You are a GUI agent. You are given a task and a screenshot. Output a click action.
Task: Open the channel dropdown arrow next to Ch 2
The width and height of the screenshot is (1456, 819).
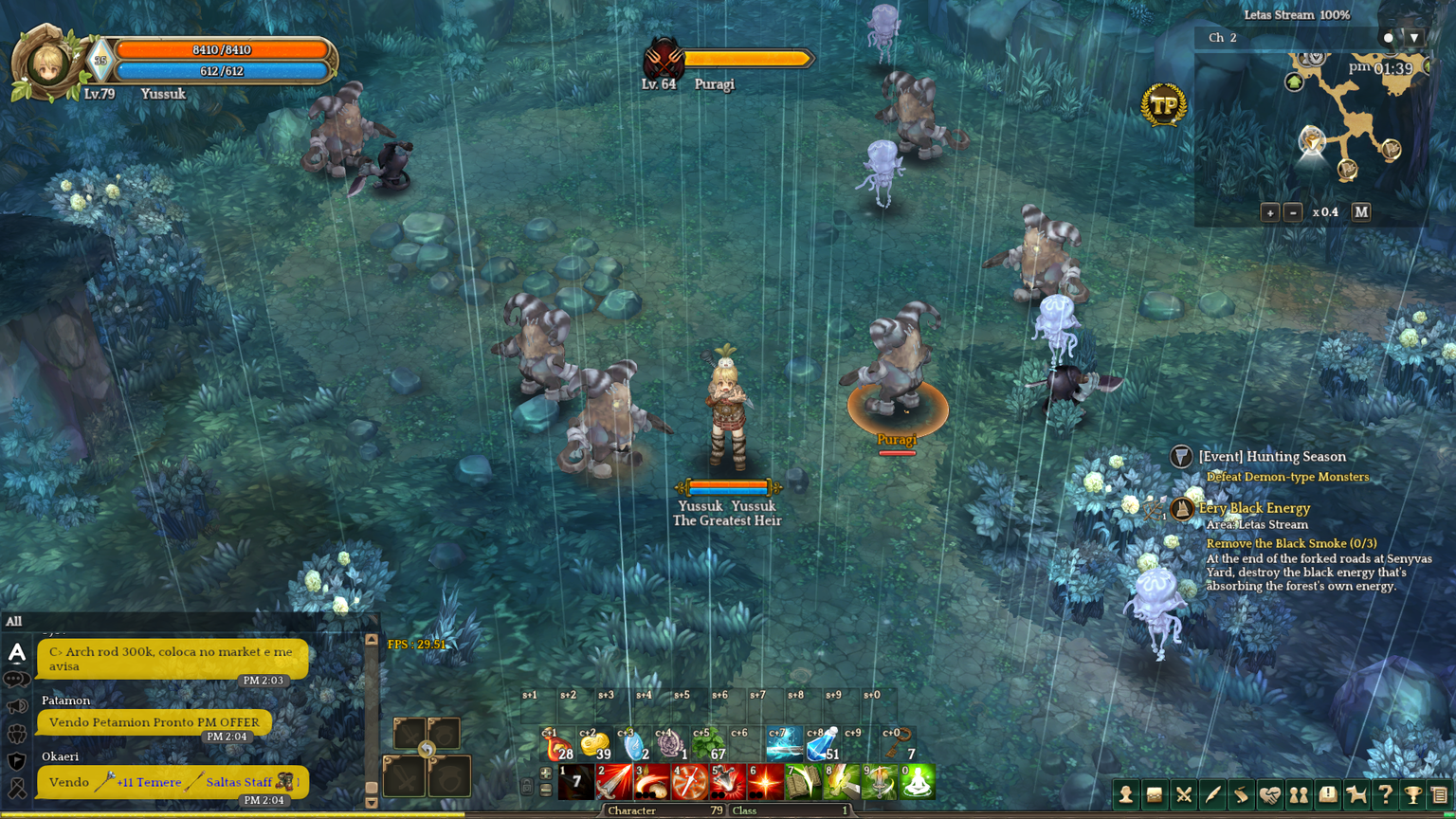[1414, 38]
